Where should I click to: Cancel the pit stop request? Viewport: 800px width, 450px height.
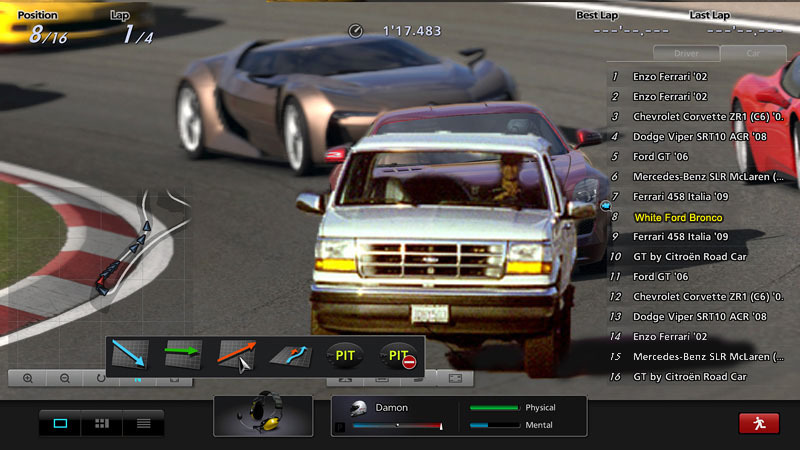click(401, 355)
